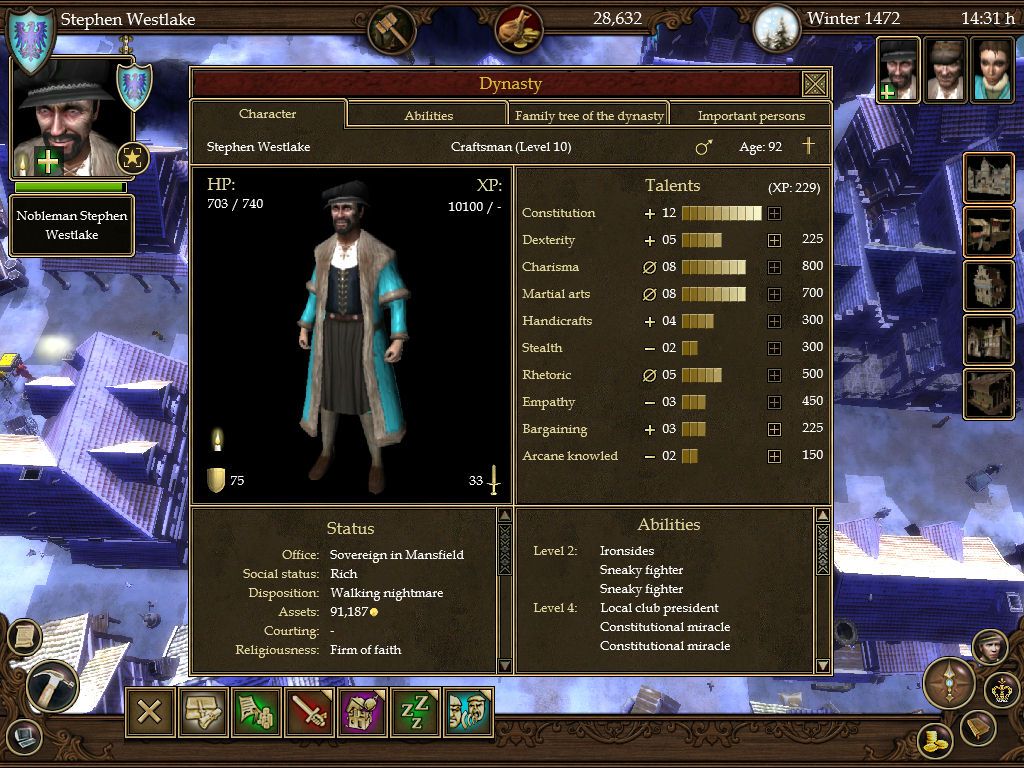The height and width of the screenshot is (768, 1024).
Task: Open the Family tree of the dynasty tab
Action: click(x=589, y=115)
